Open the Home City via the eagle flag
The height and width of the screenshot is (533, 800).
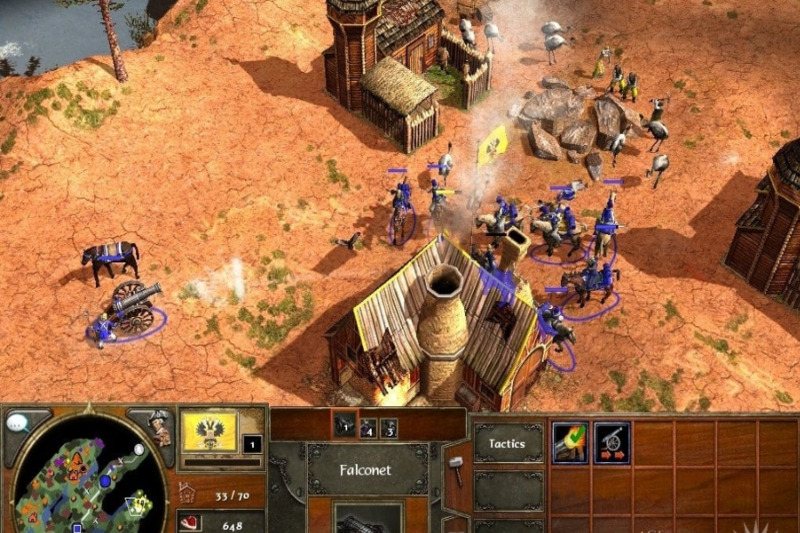208,431
